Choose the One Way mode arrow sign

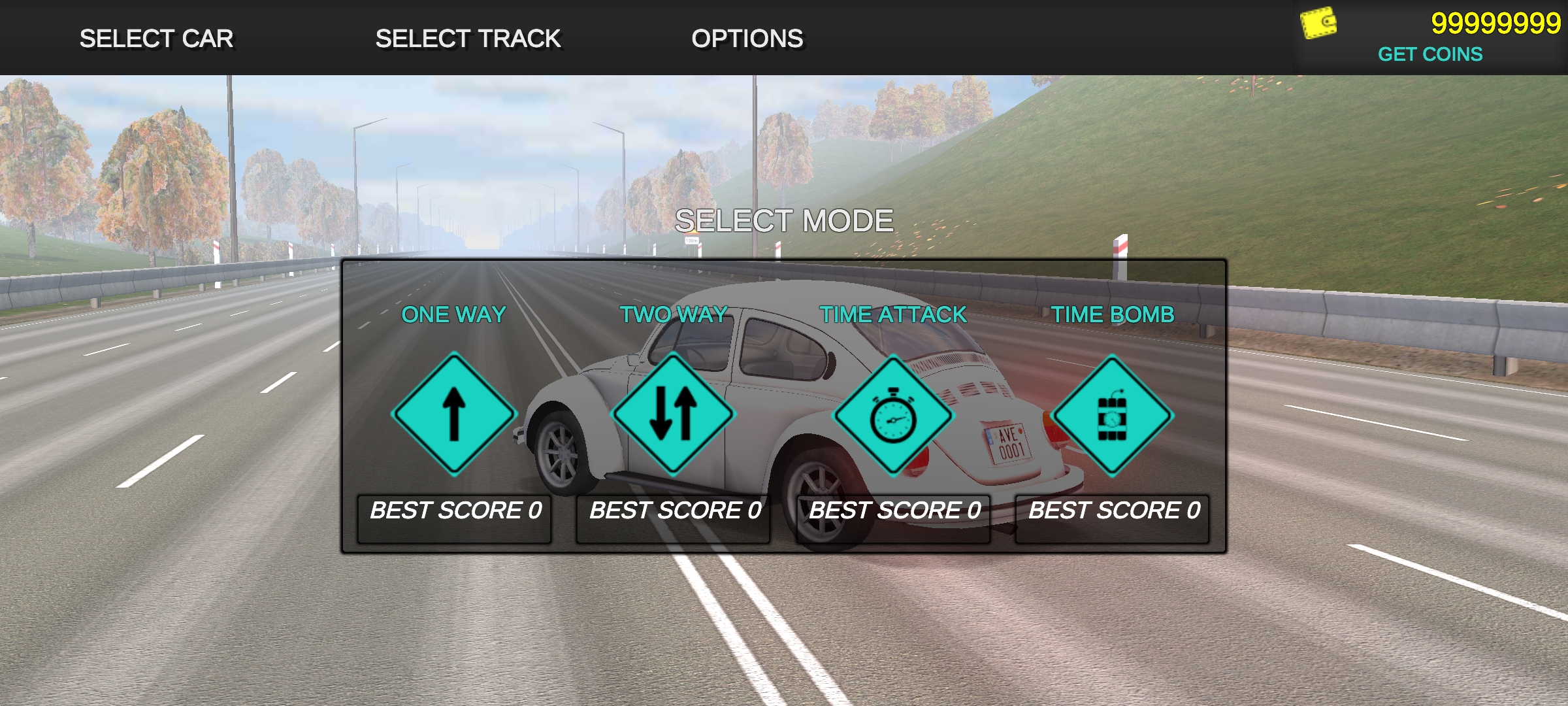(454, 414)
